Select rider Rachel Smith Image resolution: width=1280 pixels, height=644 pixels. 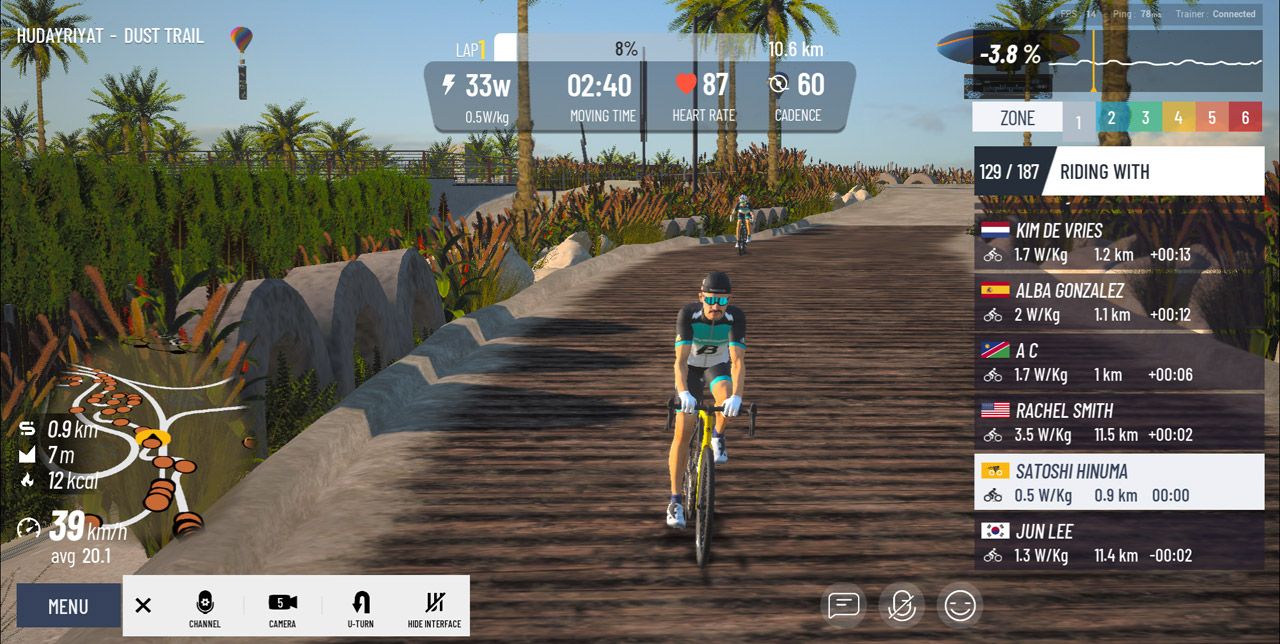click(x=1118, y=423)
